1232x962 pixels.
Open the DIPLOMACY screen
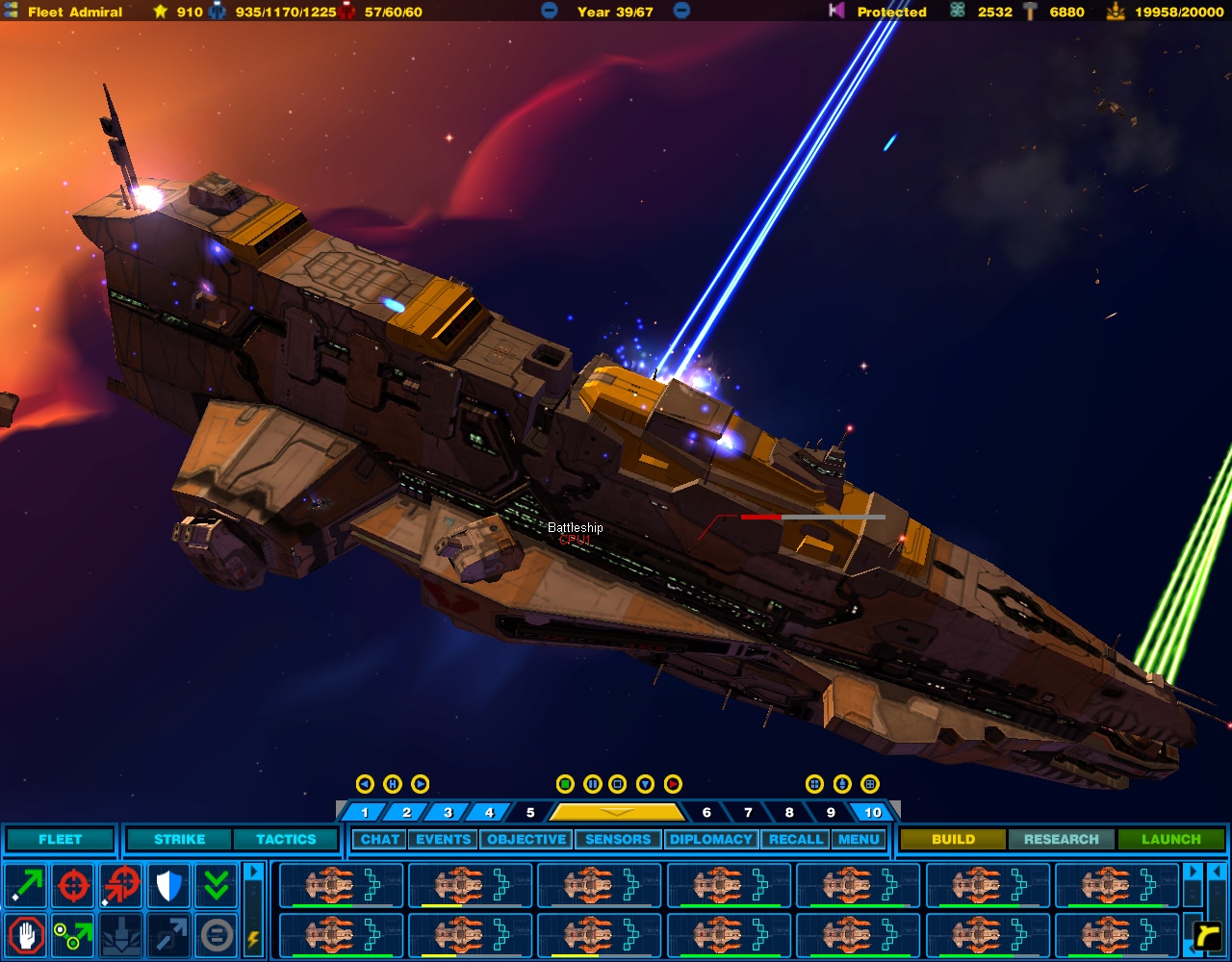pyautogui.click(x=711, y=840)
